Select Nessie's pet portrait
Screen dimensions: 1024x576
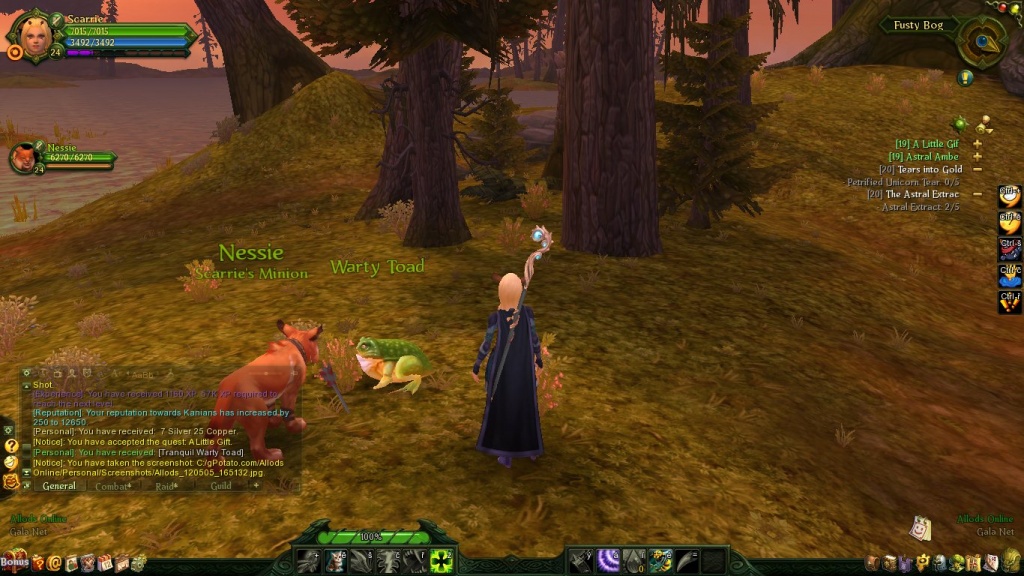[23, 158]
